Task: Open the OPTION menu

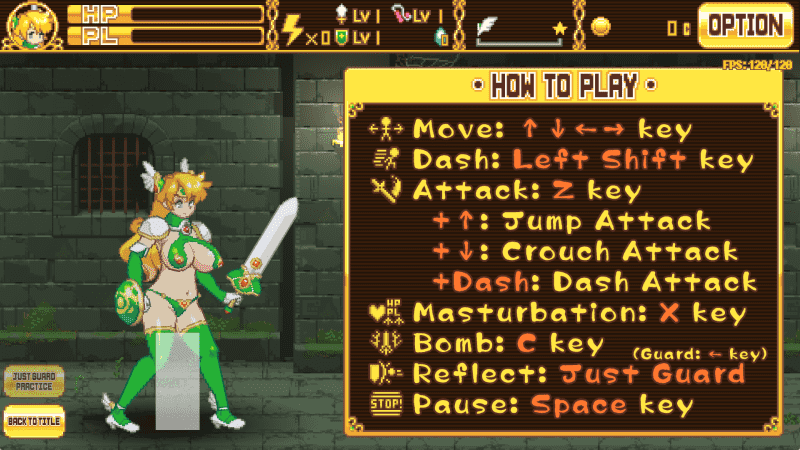Action: tap(745, 26)
